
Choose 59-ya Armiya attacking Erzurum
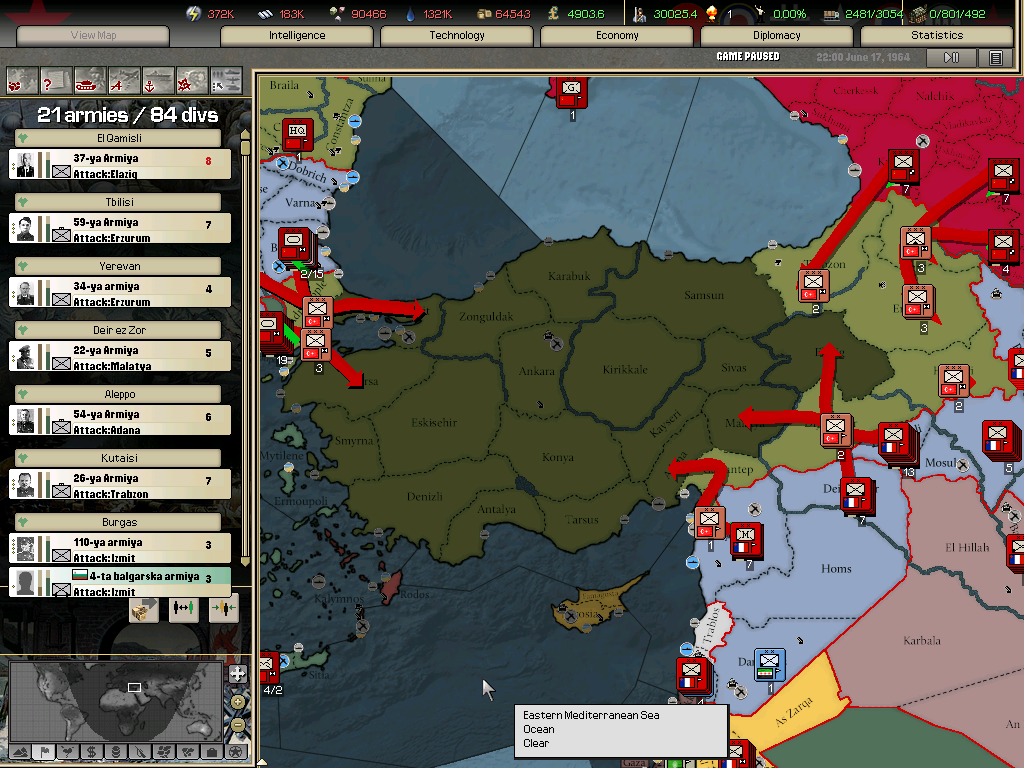tap(120, 229)
